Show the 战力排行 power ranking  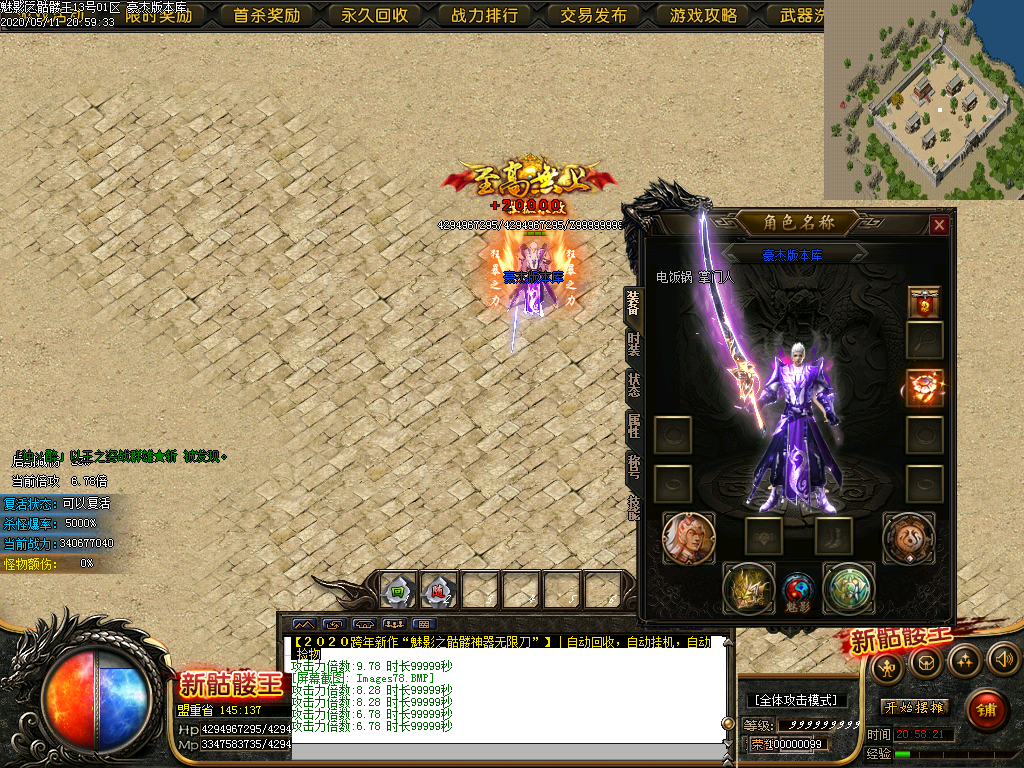[x=484, y=15]
